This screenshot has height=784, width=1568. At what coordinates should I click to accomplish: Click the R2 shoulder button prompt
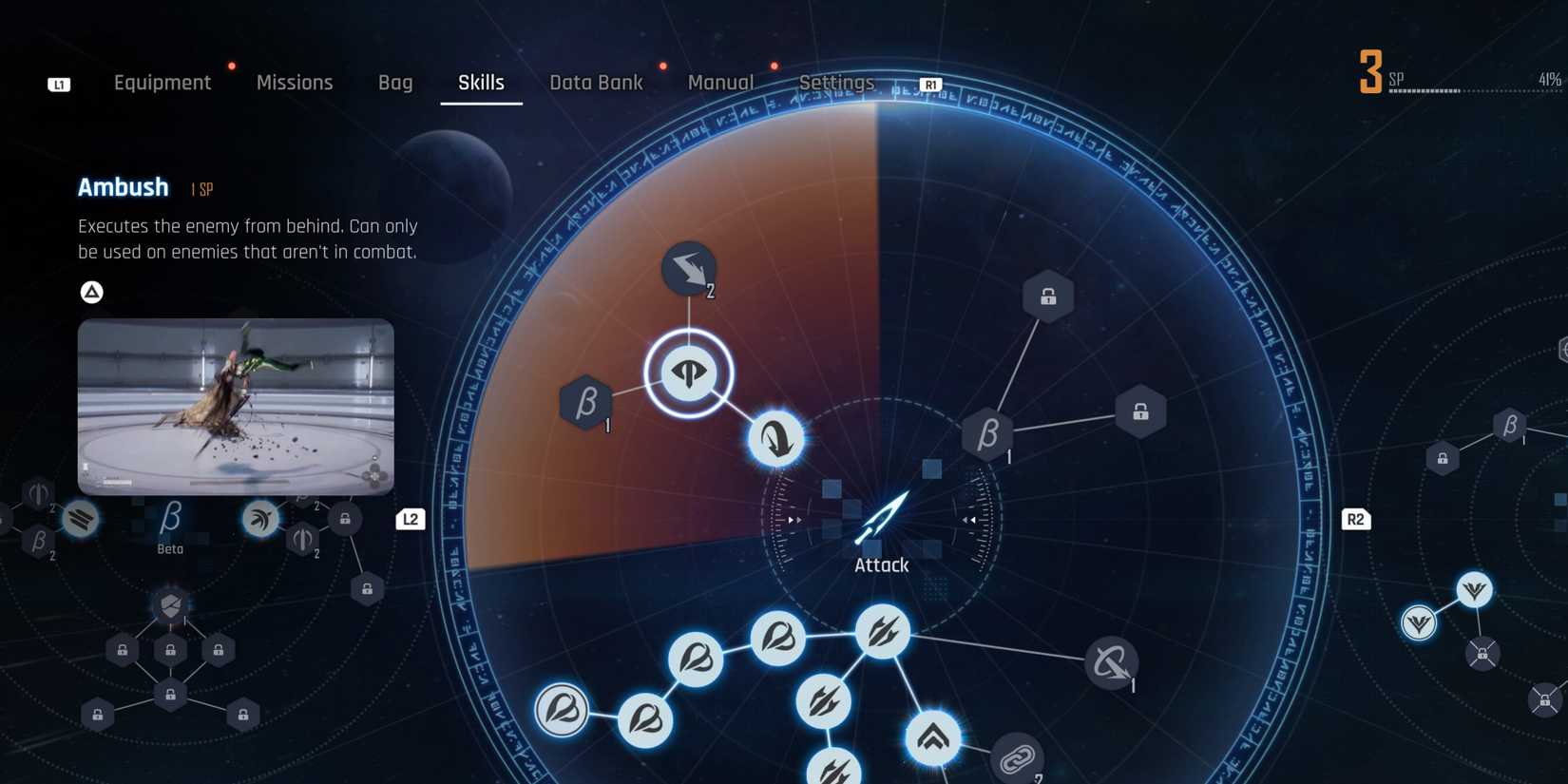(1356, 519)
